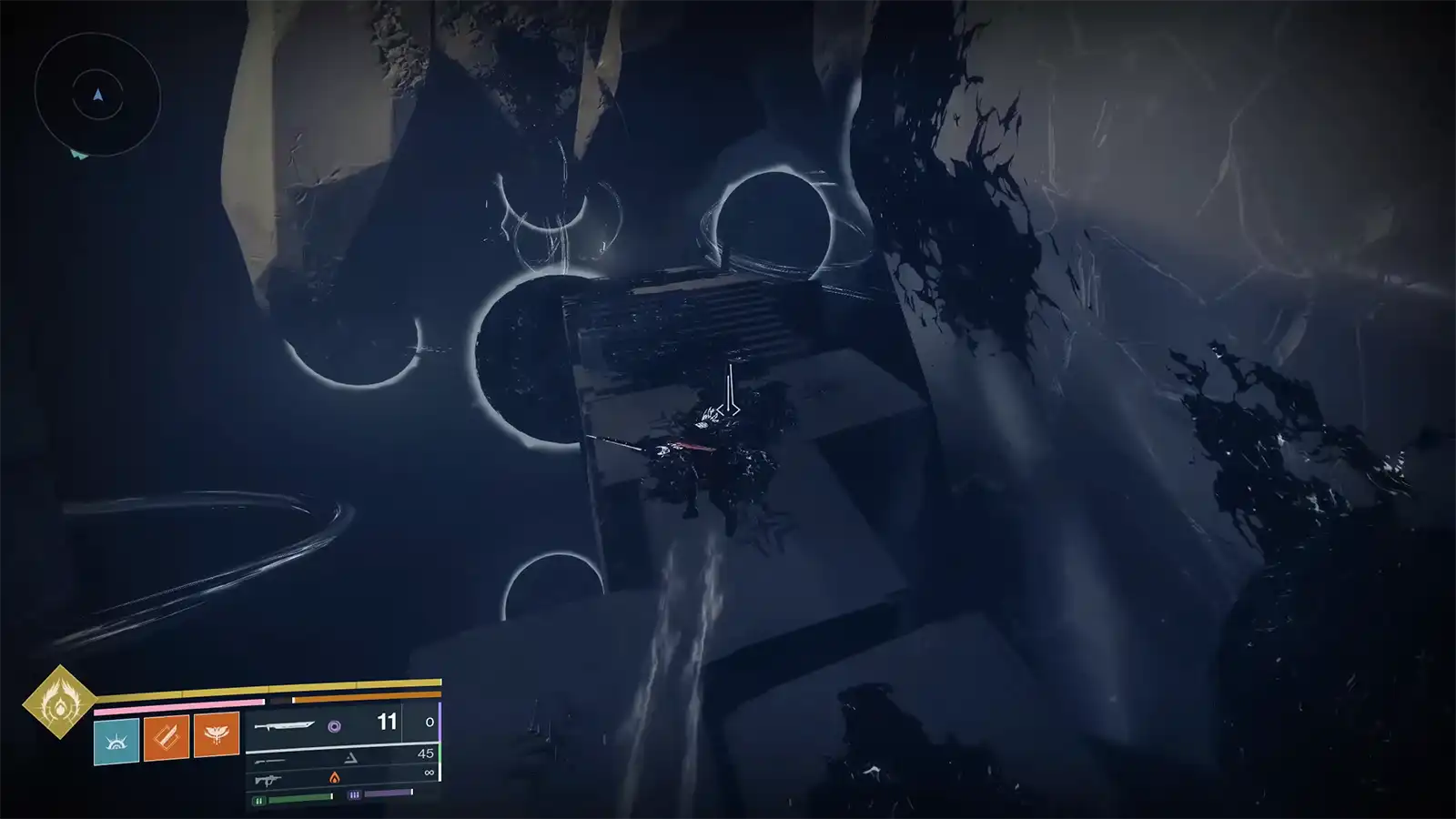Screen dimensions: 1456x819
Task: Click the orange ability charge bar
Action: point(364,695)
